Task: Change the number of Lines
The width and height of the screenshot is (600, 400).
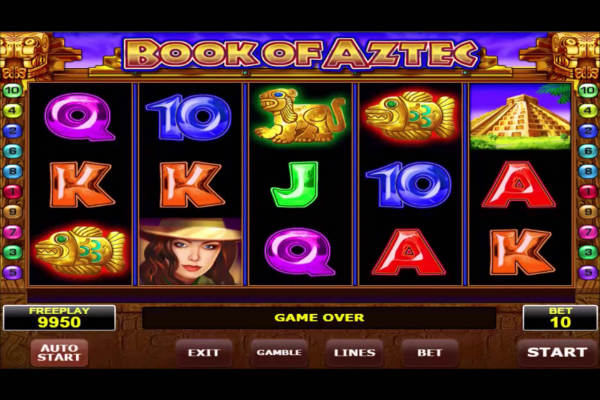Action: (355, 353)
